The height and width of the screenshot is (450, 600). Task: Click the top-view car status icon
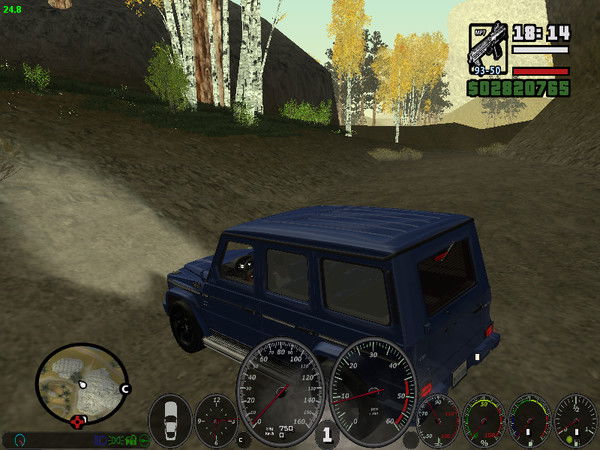click(169, 418)
